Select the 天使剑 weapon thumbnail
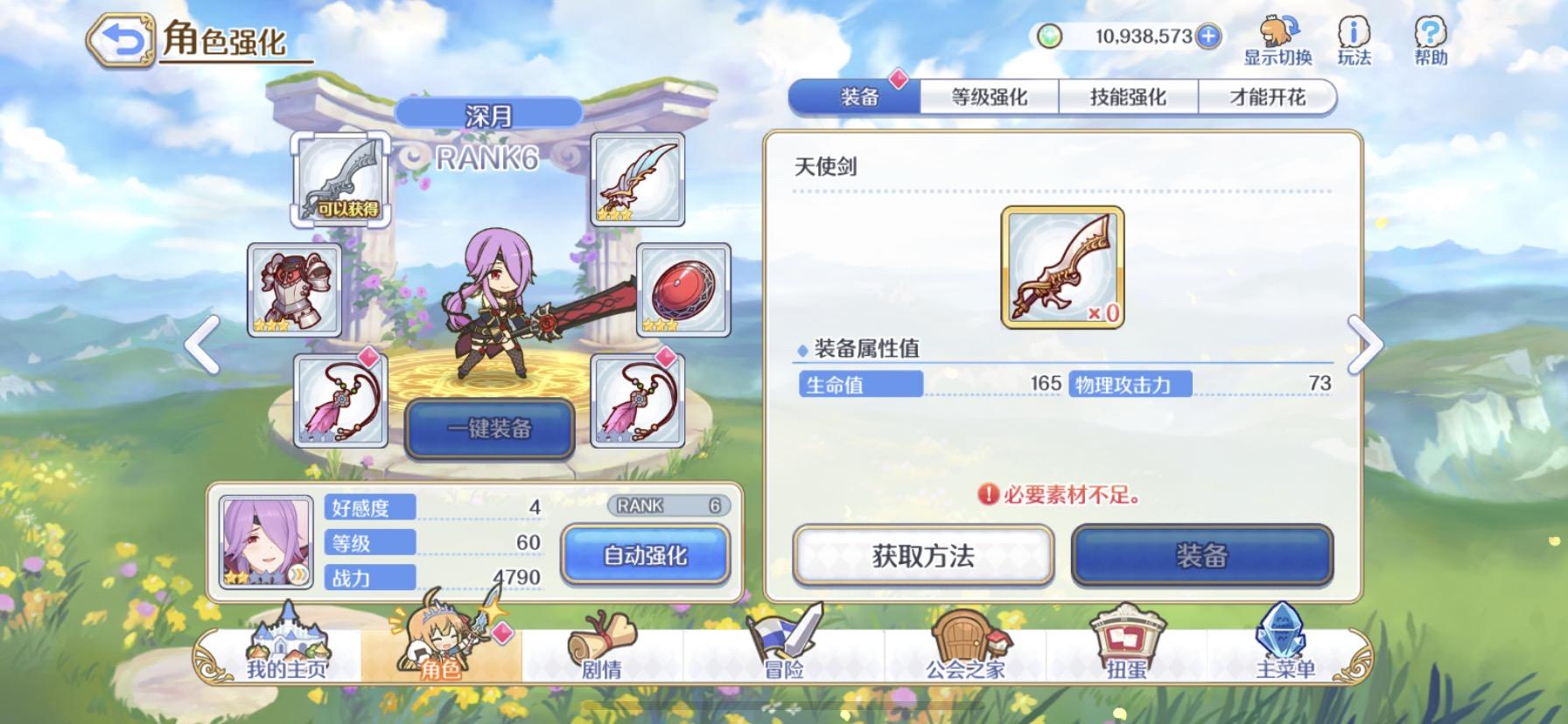 (x=1061, y=265)
